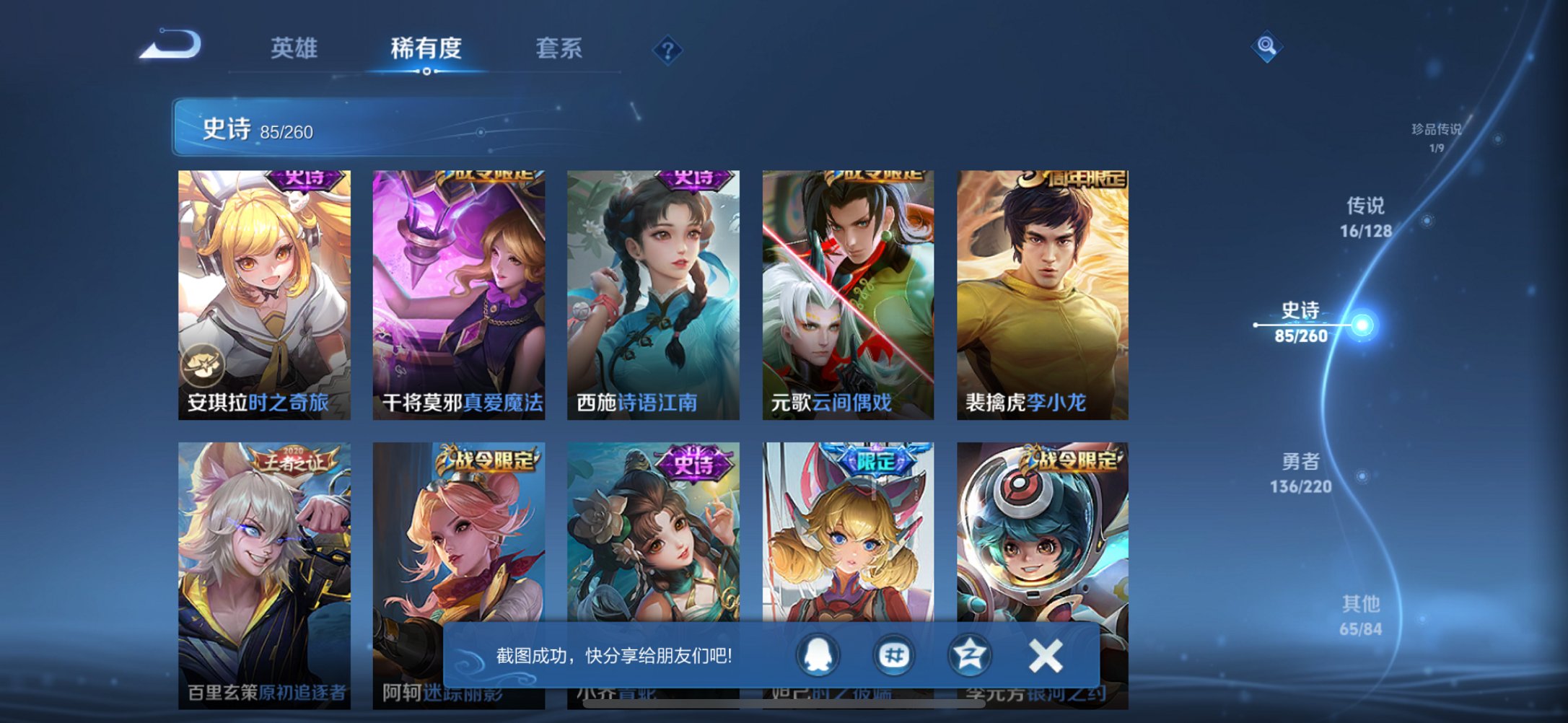Open the help question mark icon
Viewport: 1568px width, 723px height.
(x=667, y=51)
